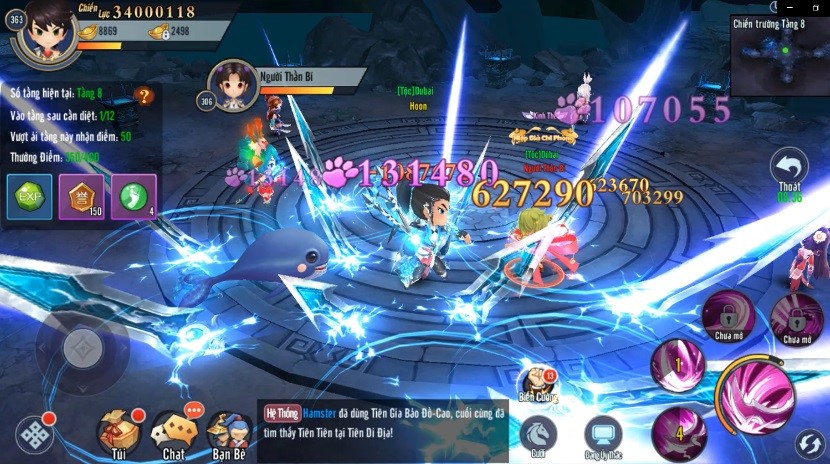Select the purple footprint reward icon
Viewport: 830px width, 464px height.
tap(132, 195)
